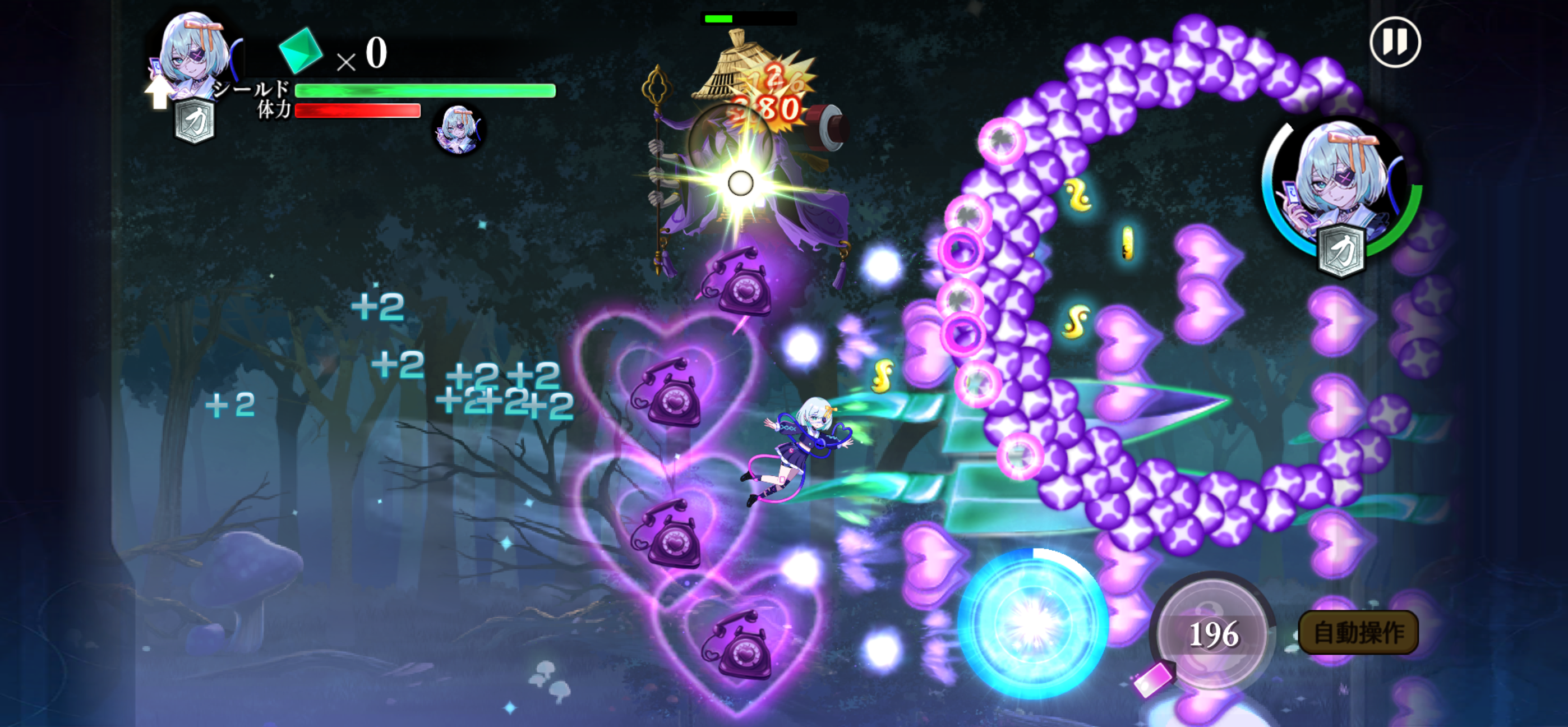Activate the glowing blue orb skill
This screenshot has width=1568, height=727.
click(x=1032, y=623)
